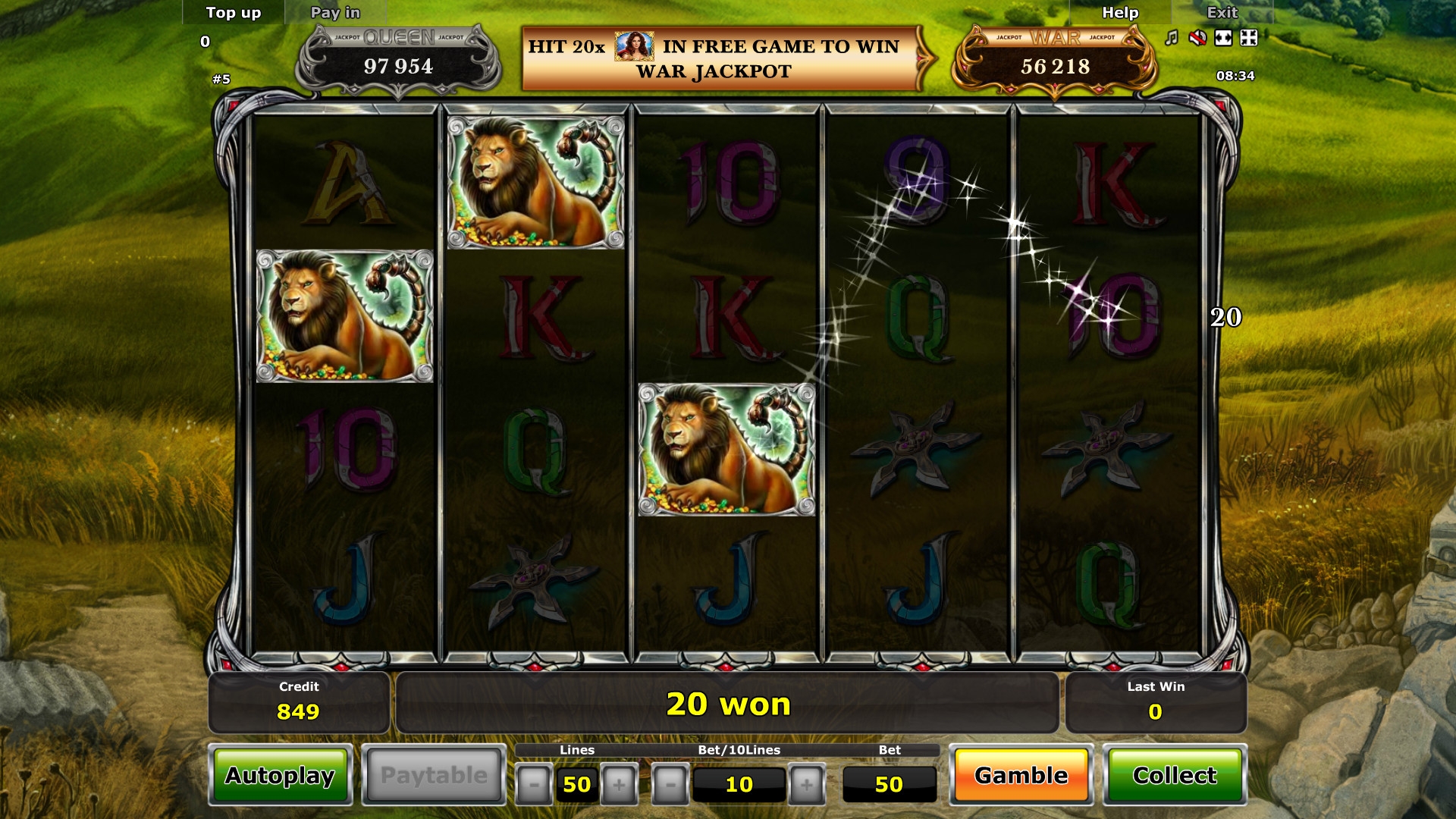
Task: Exit the slot game
Action: coord(1222,13)
